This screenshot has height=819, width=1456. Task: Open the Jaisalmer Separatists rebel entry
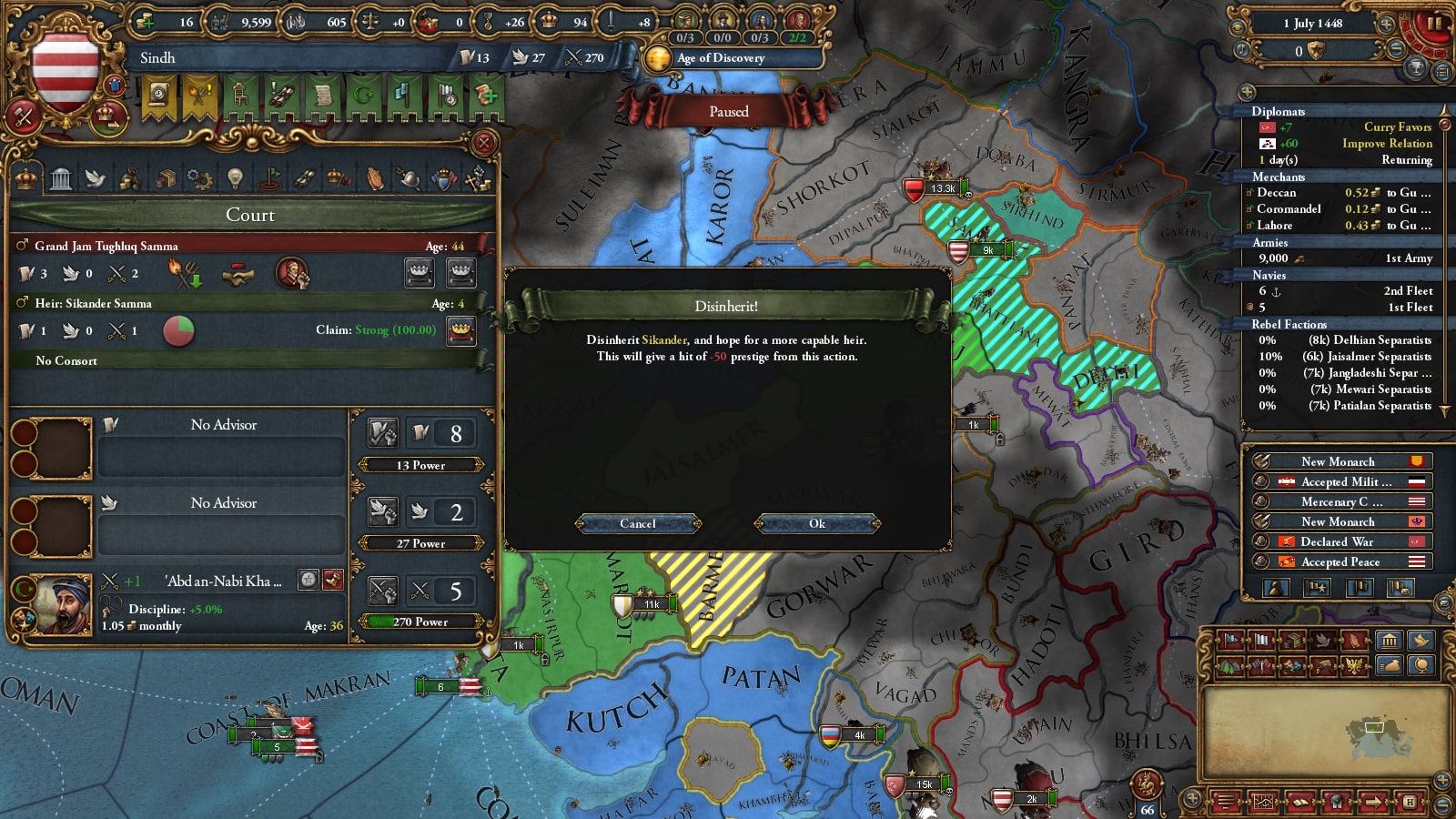pos(1345,357)
